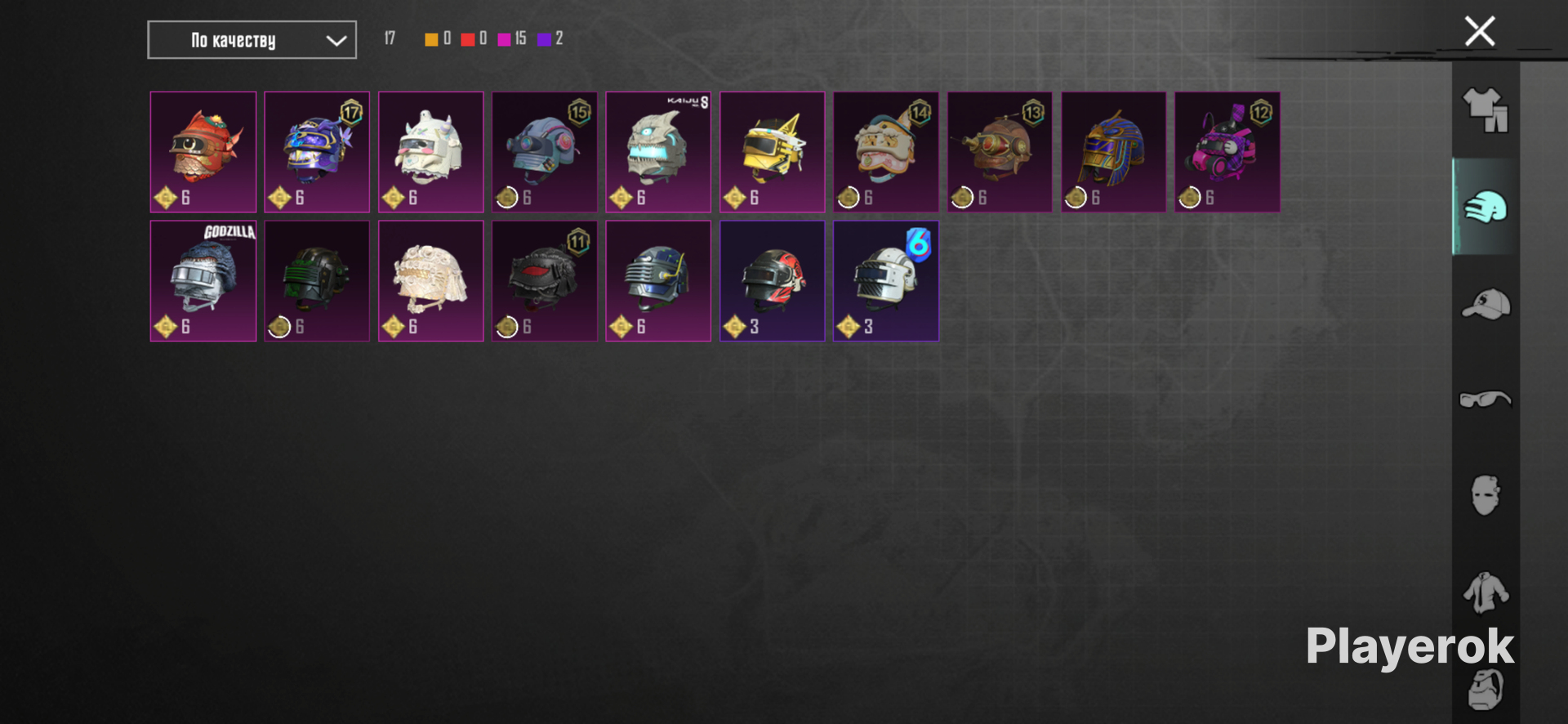Select the black helmet with level 11 badge
The image size is (1568, 724).
coord(545,280)
